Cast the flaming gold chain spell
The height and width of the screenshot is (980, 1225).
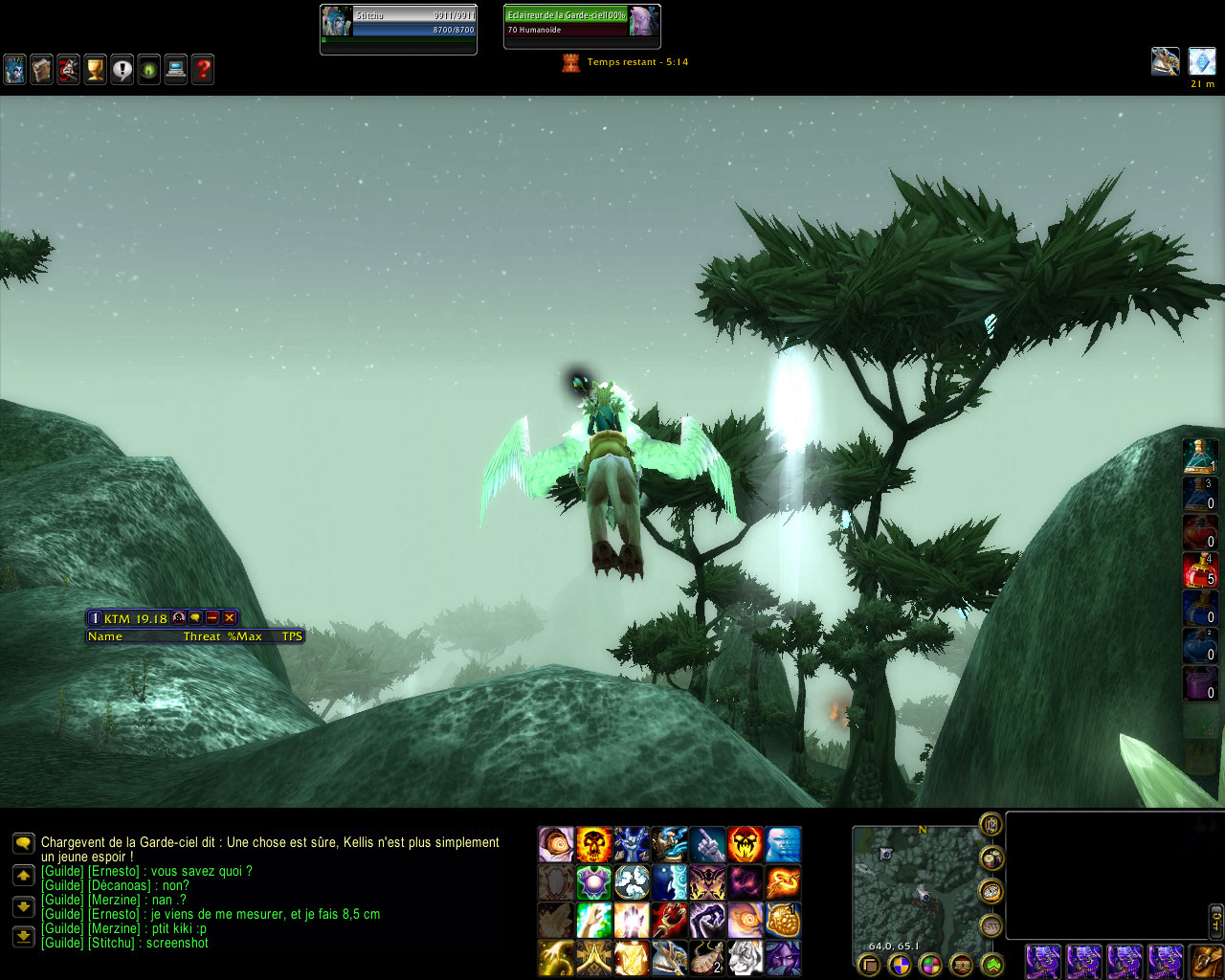click(783, 882)
